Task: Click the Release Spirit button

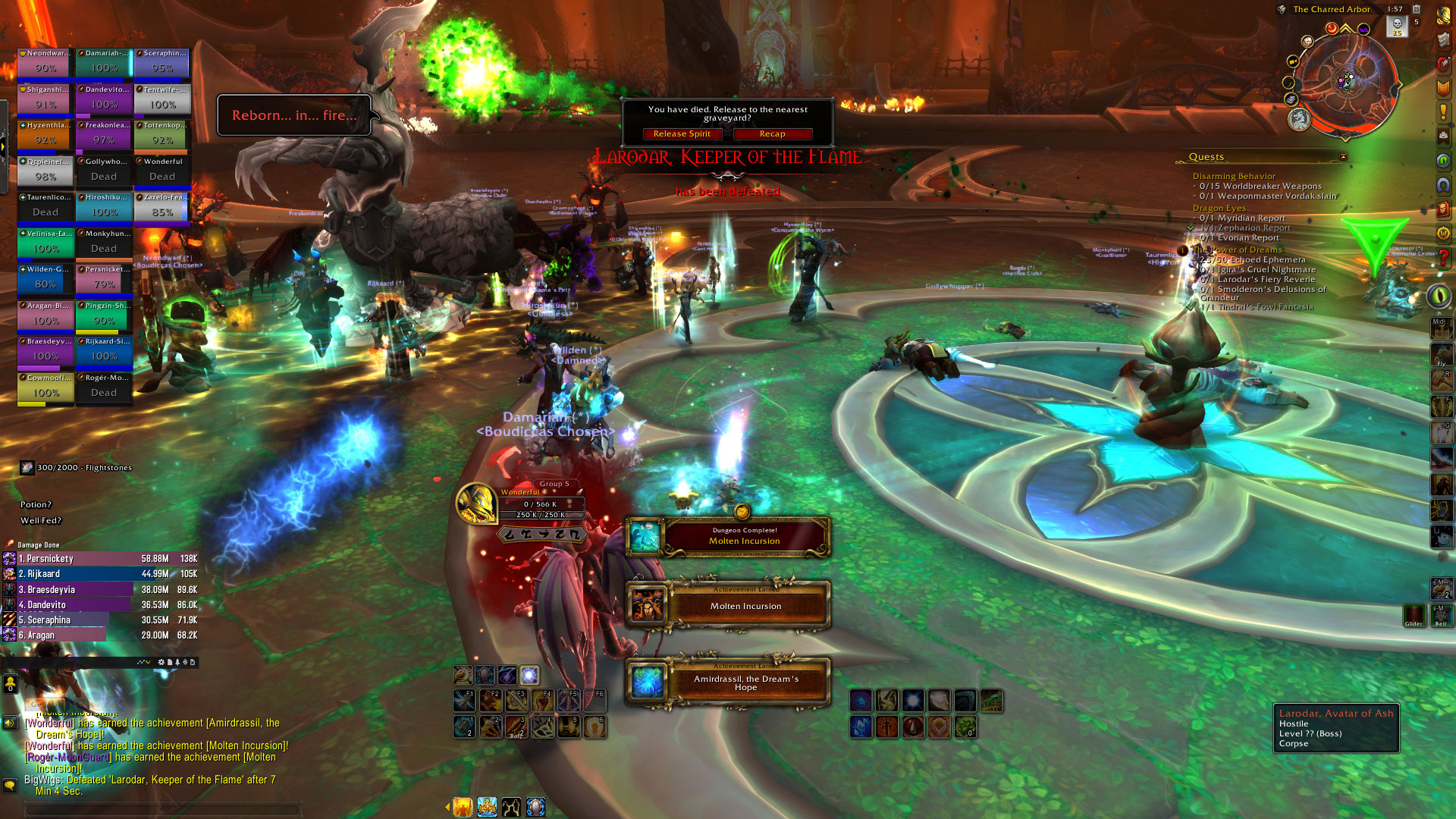Action: tap(682, 134)
